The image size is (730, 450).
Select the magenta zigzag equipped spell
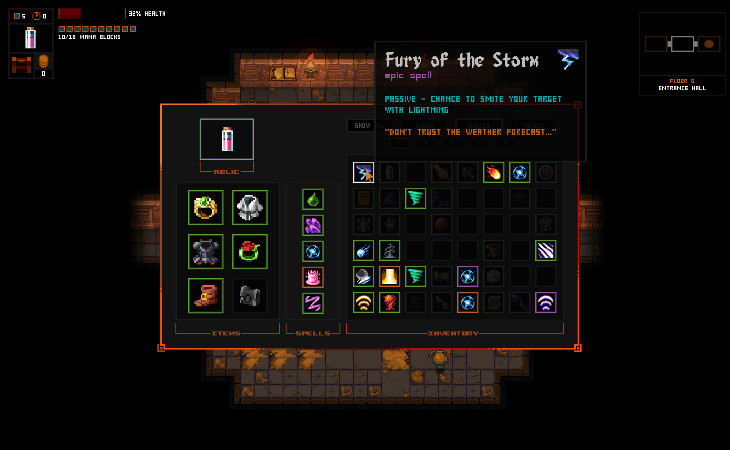pyautogui.click(x=313, y=303)
